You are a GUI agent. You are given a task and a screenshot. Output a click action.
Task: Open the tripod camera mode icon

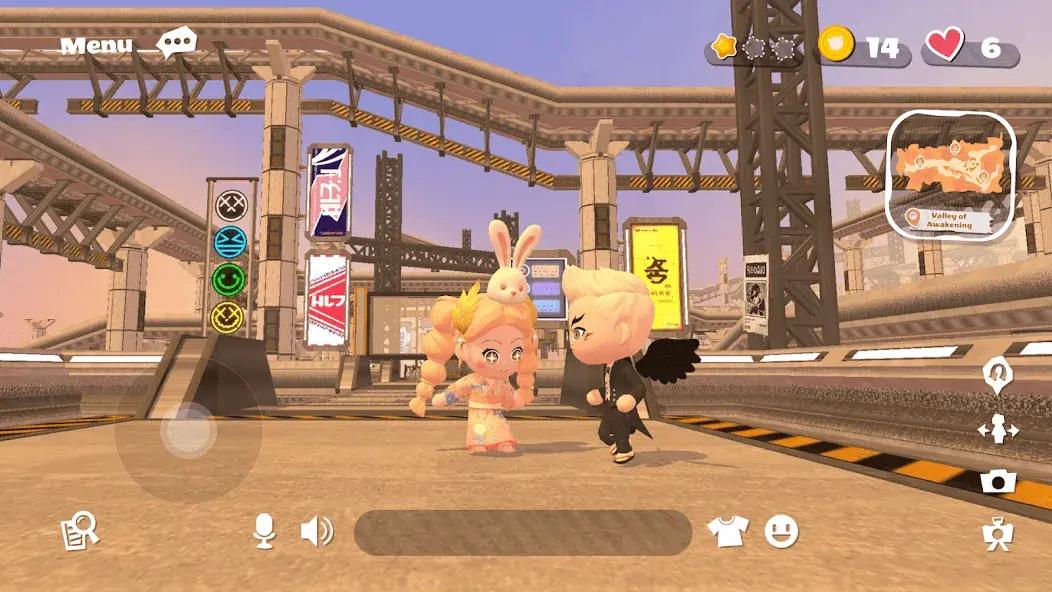click(997, 536)
